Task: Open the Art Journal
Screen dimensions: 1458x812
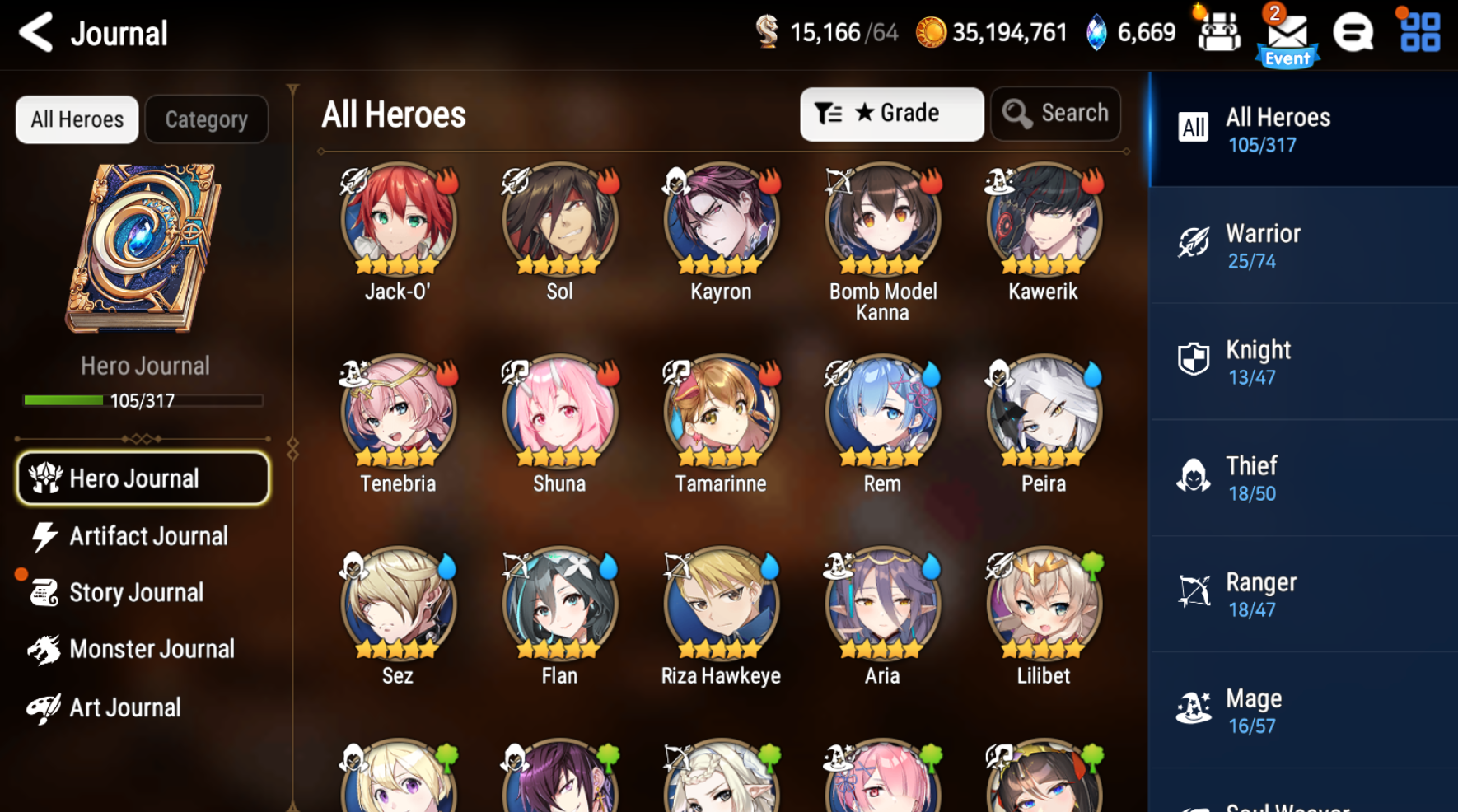Action: pos(125,707)
